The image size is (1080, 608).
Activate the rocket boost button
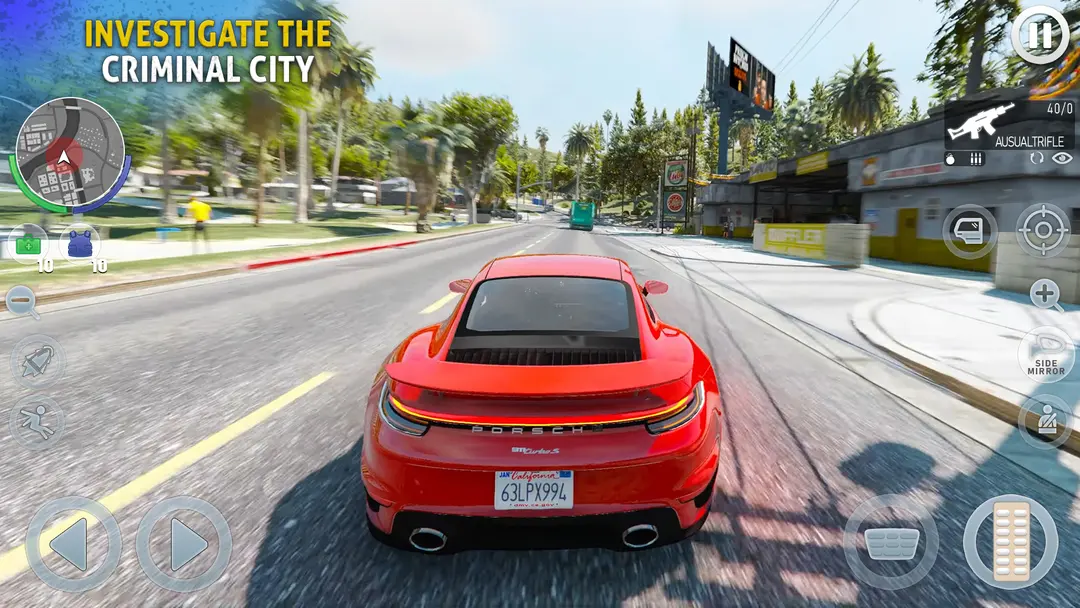pyautogui.click(x=37, y=362)
